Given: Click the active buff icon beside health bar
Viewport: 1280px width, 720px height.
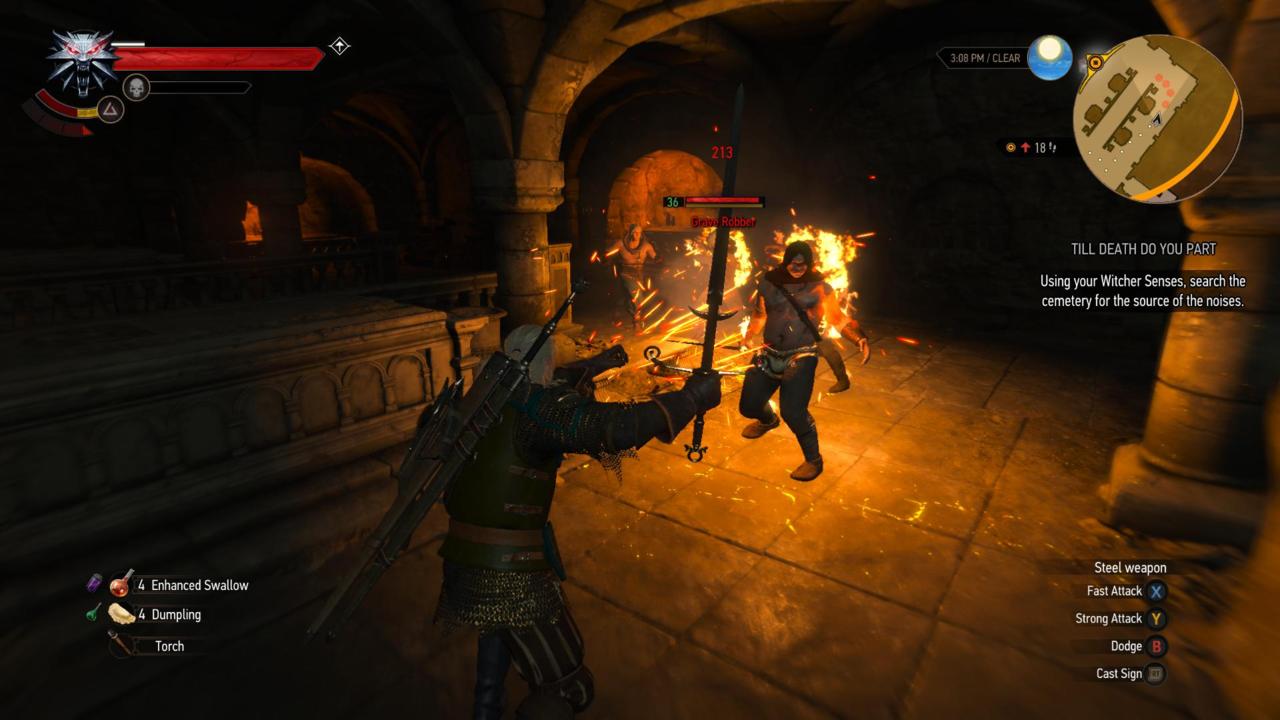Looking at the screenshot, I should pyautogui.click(x=339, y=46).
